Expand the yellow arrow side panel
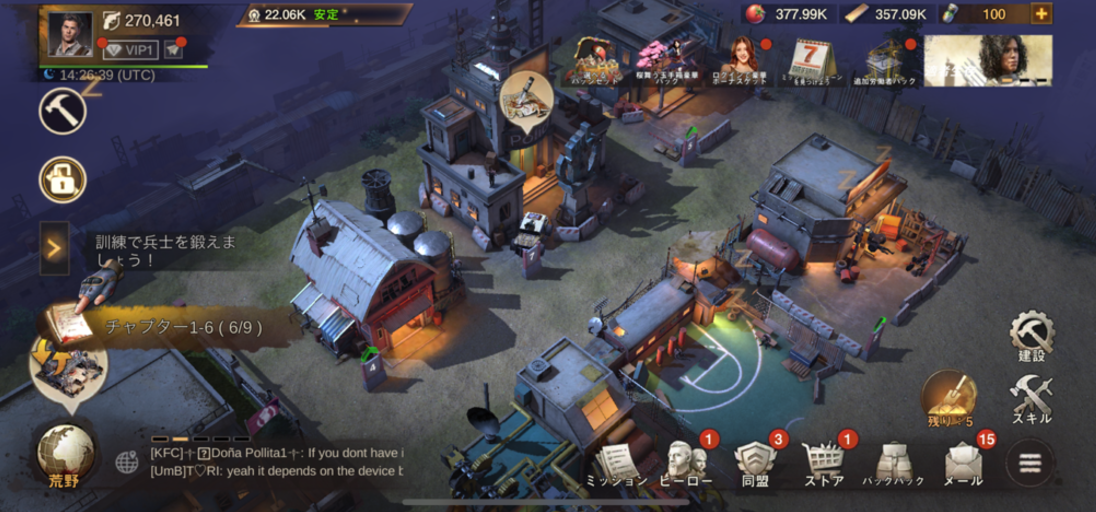 point(54,249)
